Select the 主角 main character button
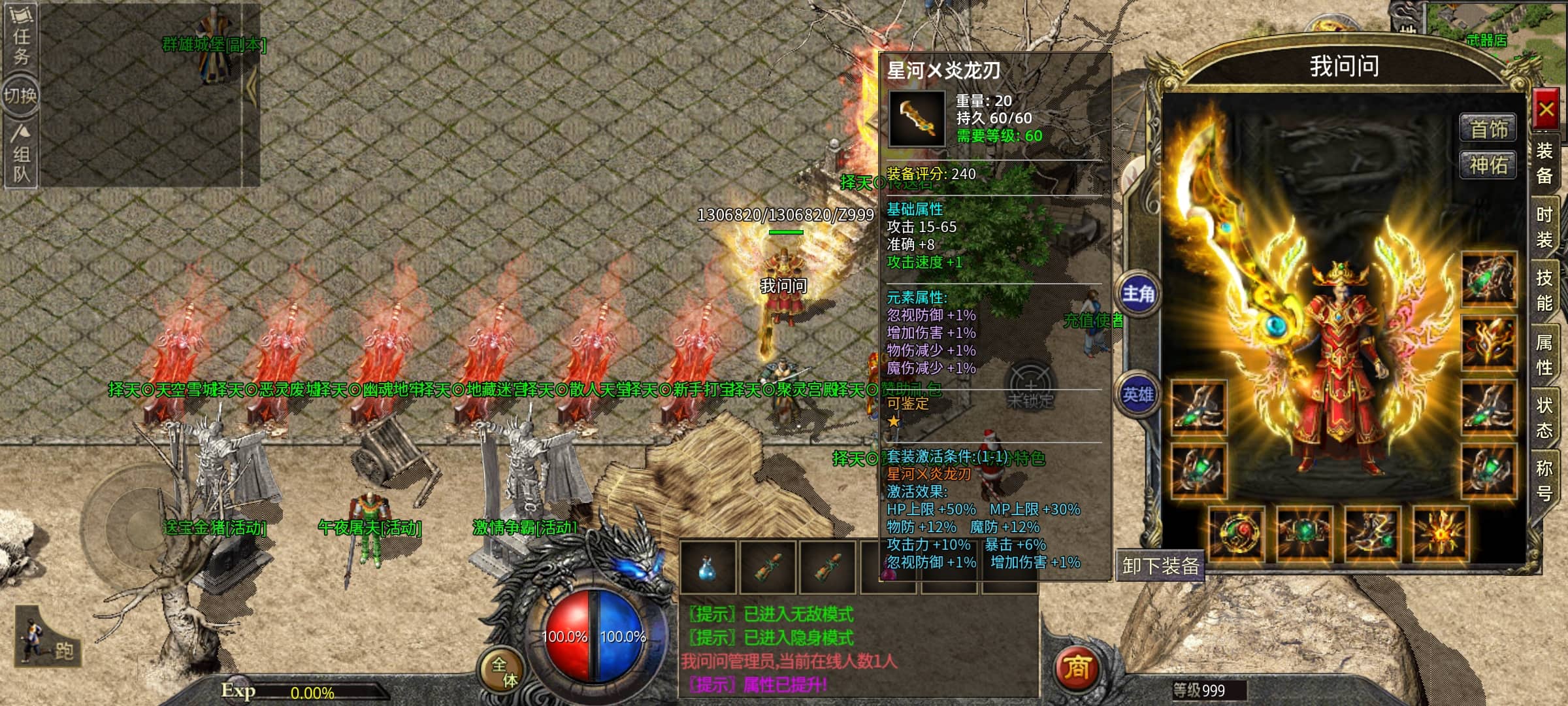This screenshot has width=1568, height=706. click(x=1138, y=294)
